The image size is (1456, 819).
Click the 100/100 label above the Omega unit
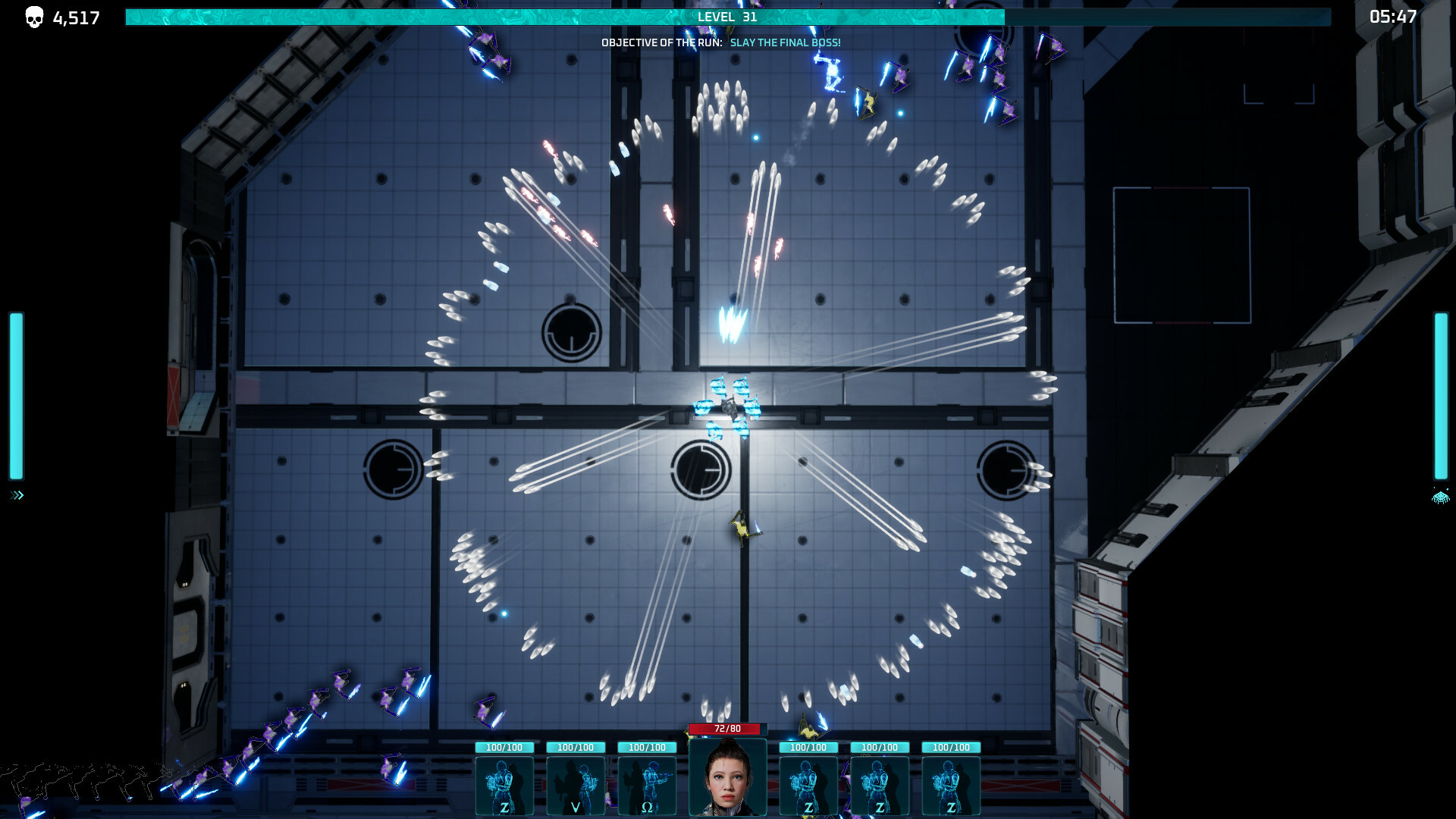click(x=647, y=747)
